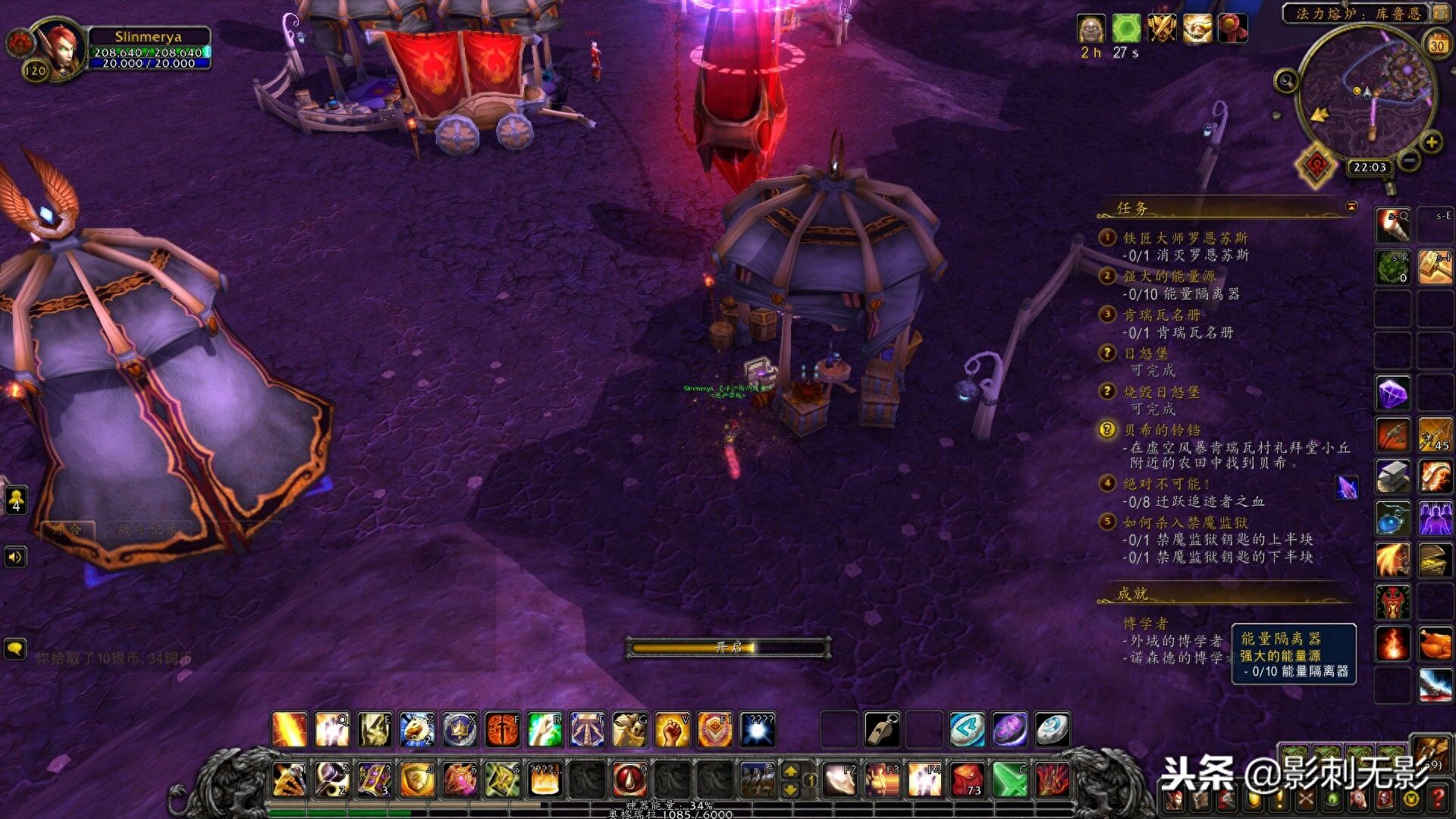Select the 铁匠大师罗恩苏斯 quest entry

pyautogui.click(x=1185, y=238)
